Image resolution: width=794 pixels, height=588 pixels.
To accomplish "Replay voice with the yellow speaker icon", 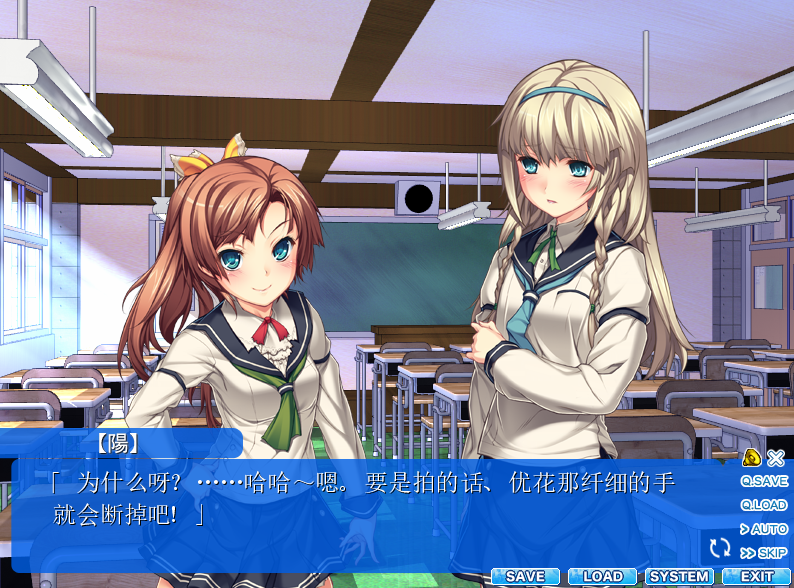I will pyautogui.click(x=752, y=458).
